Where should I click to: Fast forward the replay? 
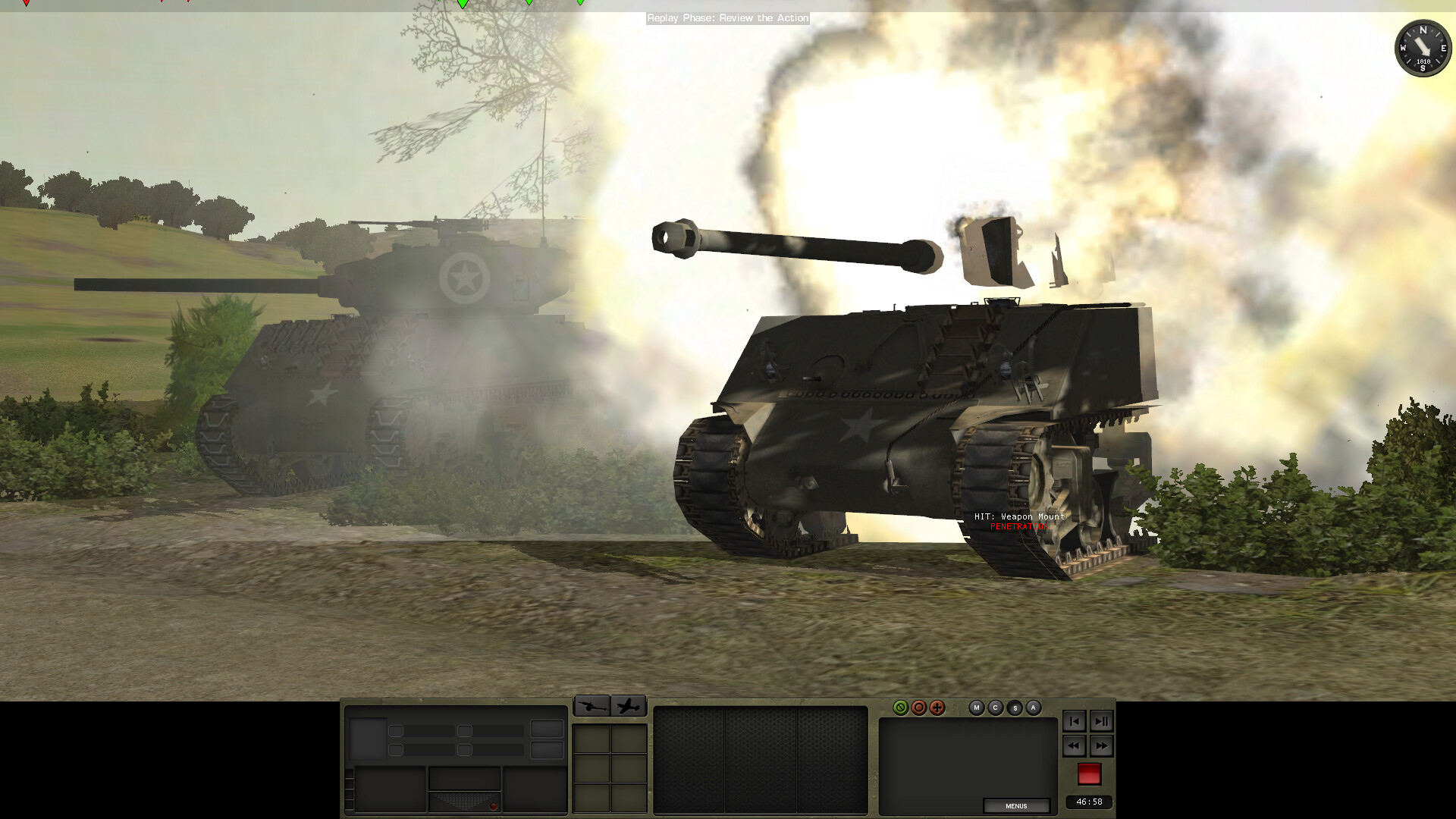(x=1102, y=746)
